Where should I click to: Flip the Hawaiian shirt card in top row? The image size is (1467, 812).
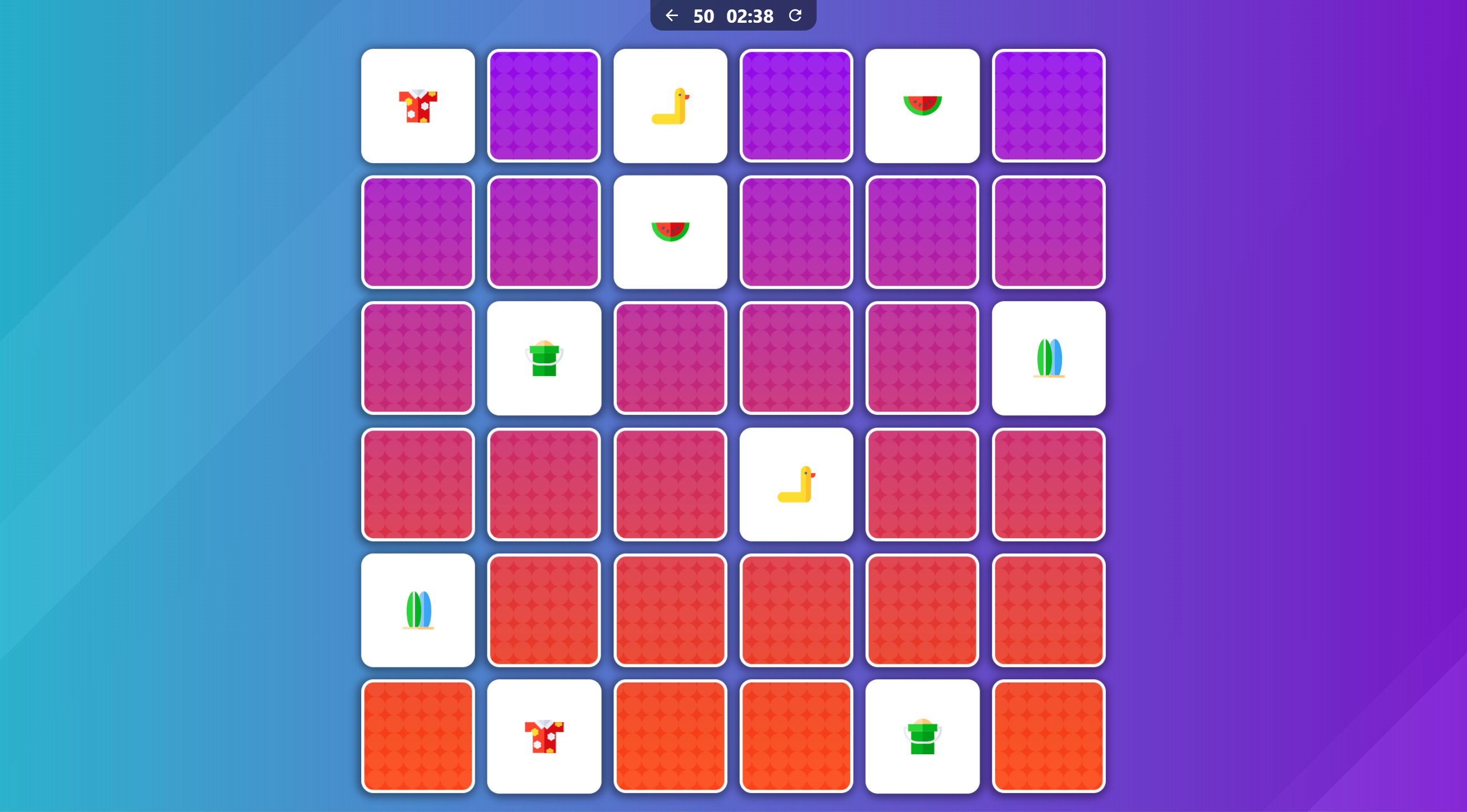418,106
